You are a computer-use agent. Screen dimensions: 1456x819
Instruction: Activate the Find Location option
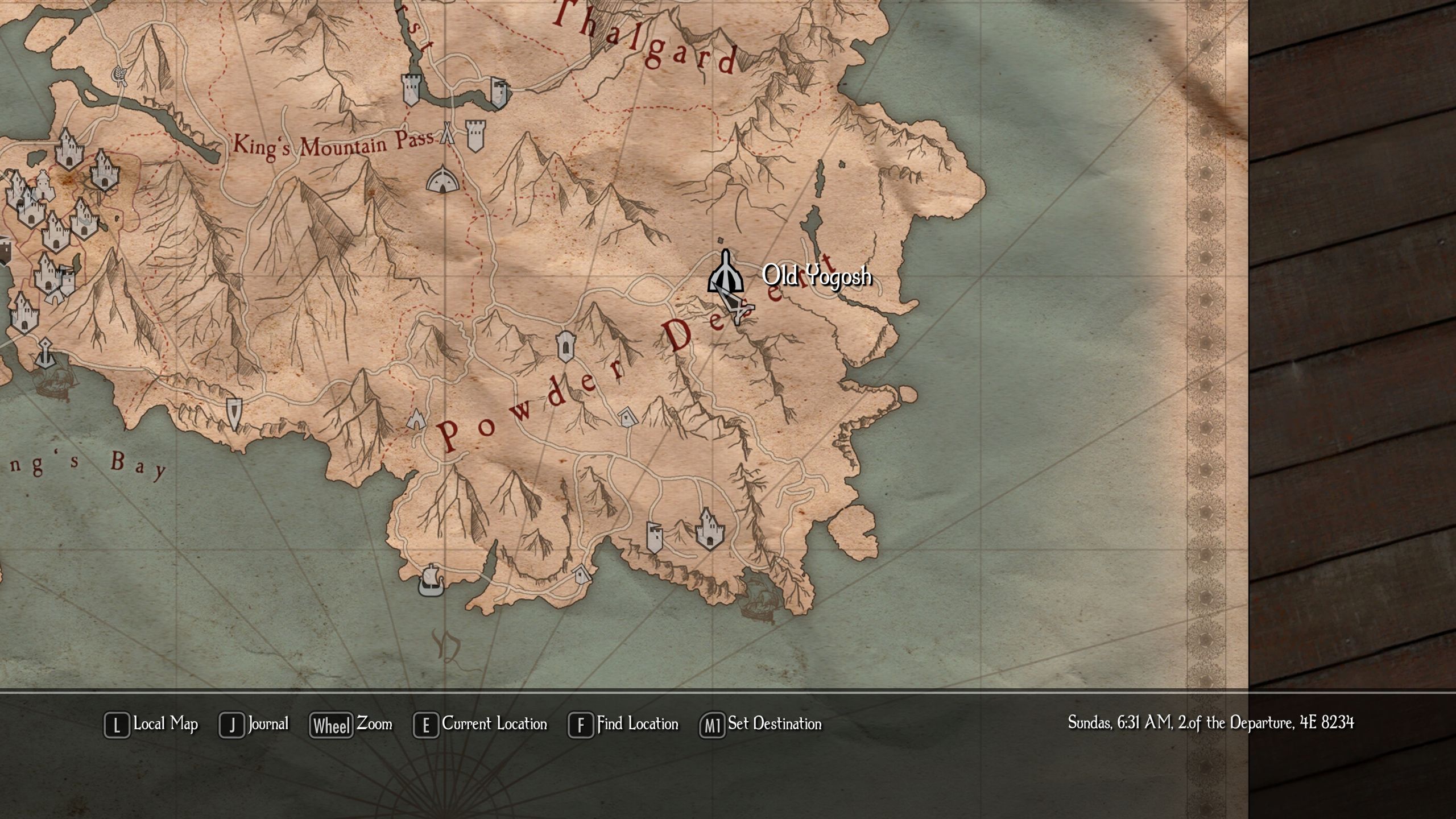(x=623, y=725)
